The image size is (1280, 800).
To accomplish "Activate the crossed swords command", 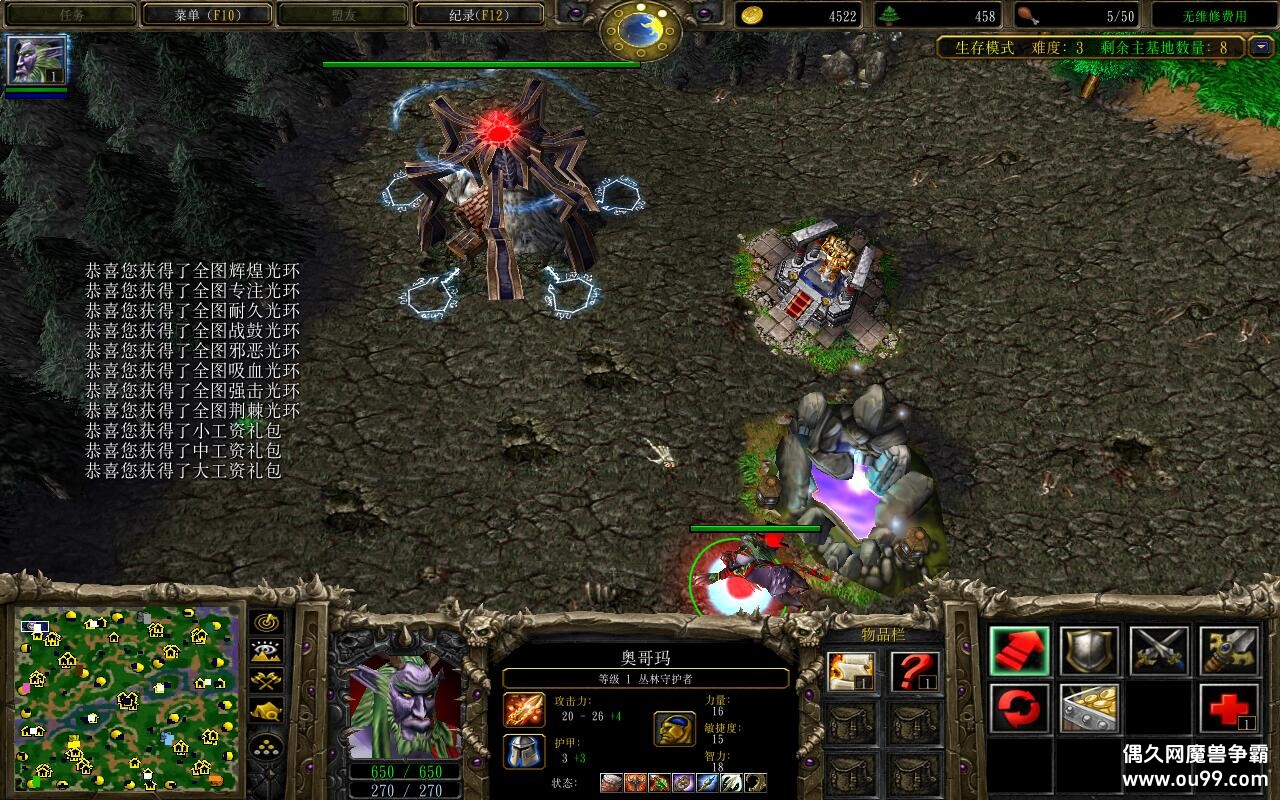I will point(1159,651).
